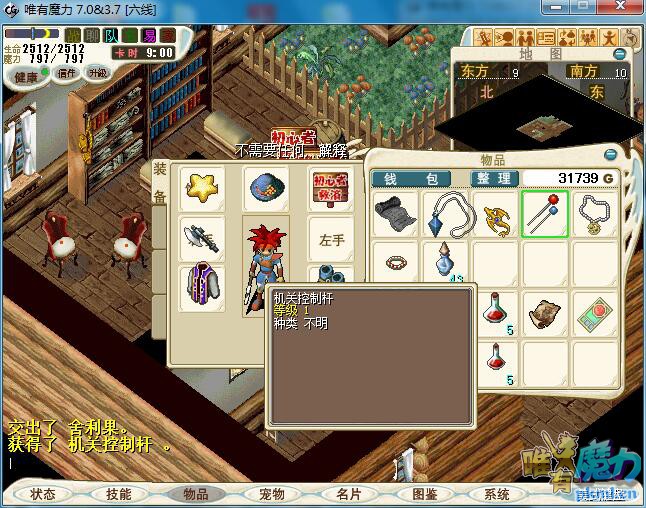The height and width of the screenshot is (508, 646).
Task: Select the grey scroll item
Action: (x=395, y=214)
